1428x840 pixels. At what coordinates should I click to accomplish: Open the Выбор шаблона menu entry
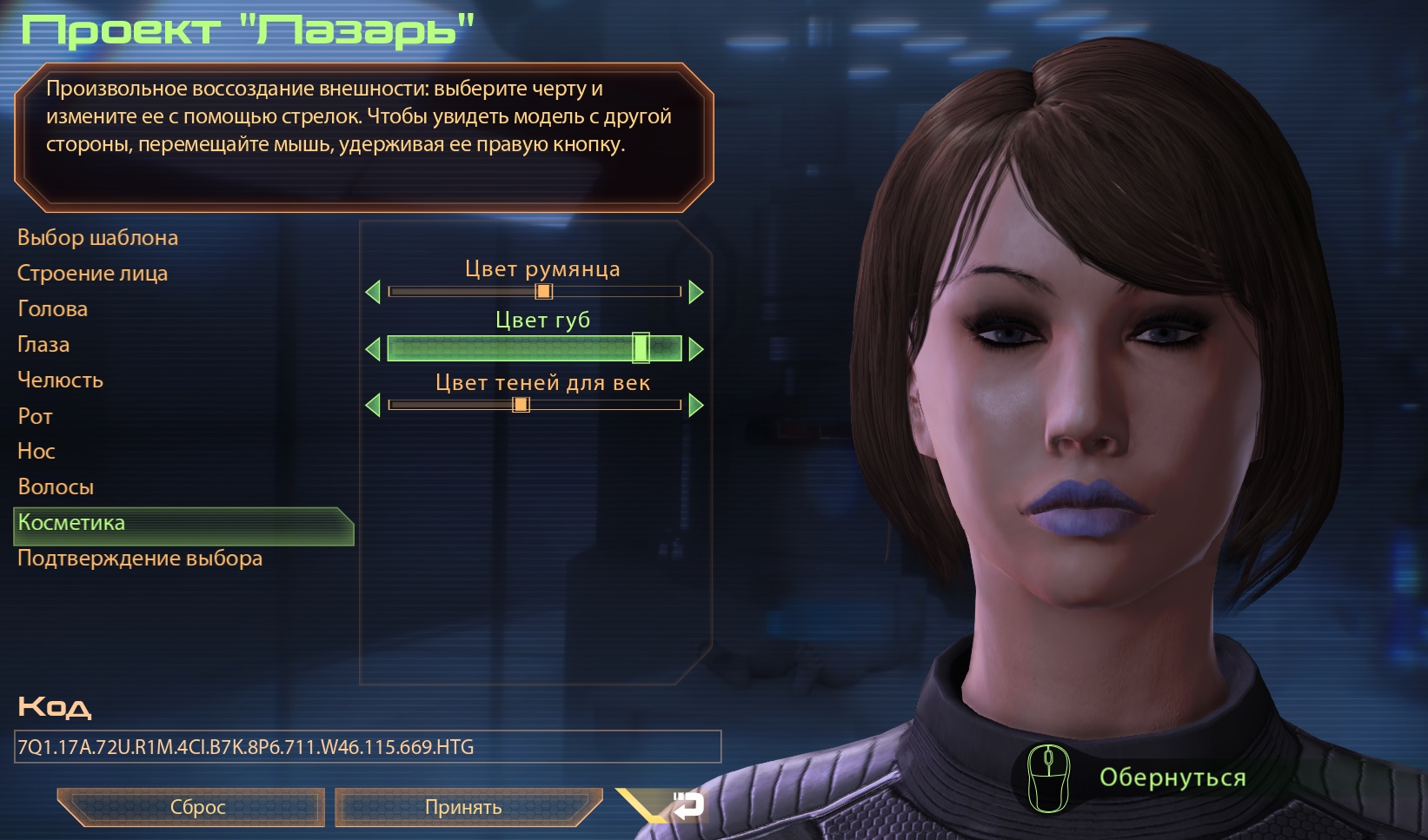97,238
